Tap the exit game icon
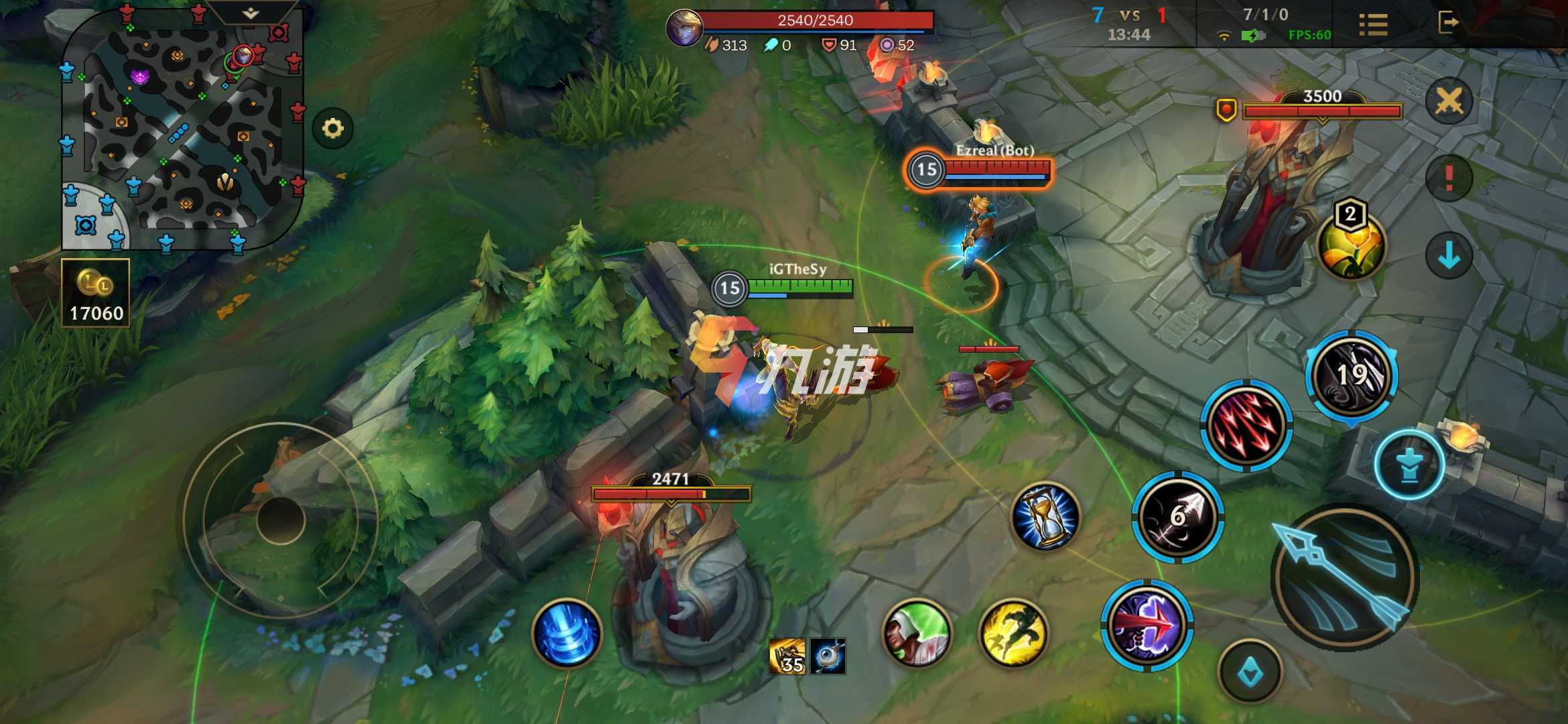This screenshot has height=724, width=1568. [x=1447, y=23]
